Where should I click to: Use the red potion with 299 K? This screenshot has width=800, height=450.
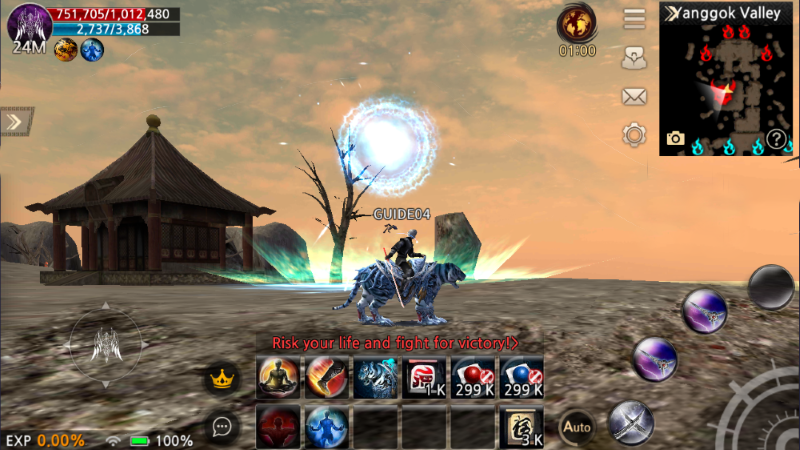[x=473, y=378]
